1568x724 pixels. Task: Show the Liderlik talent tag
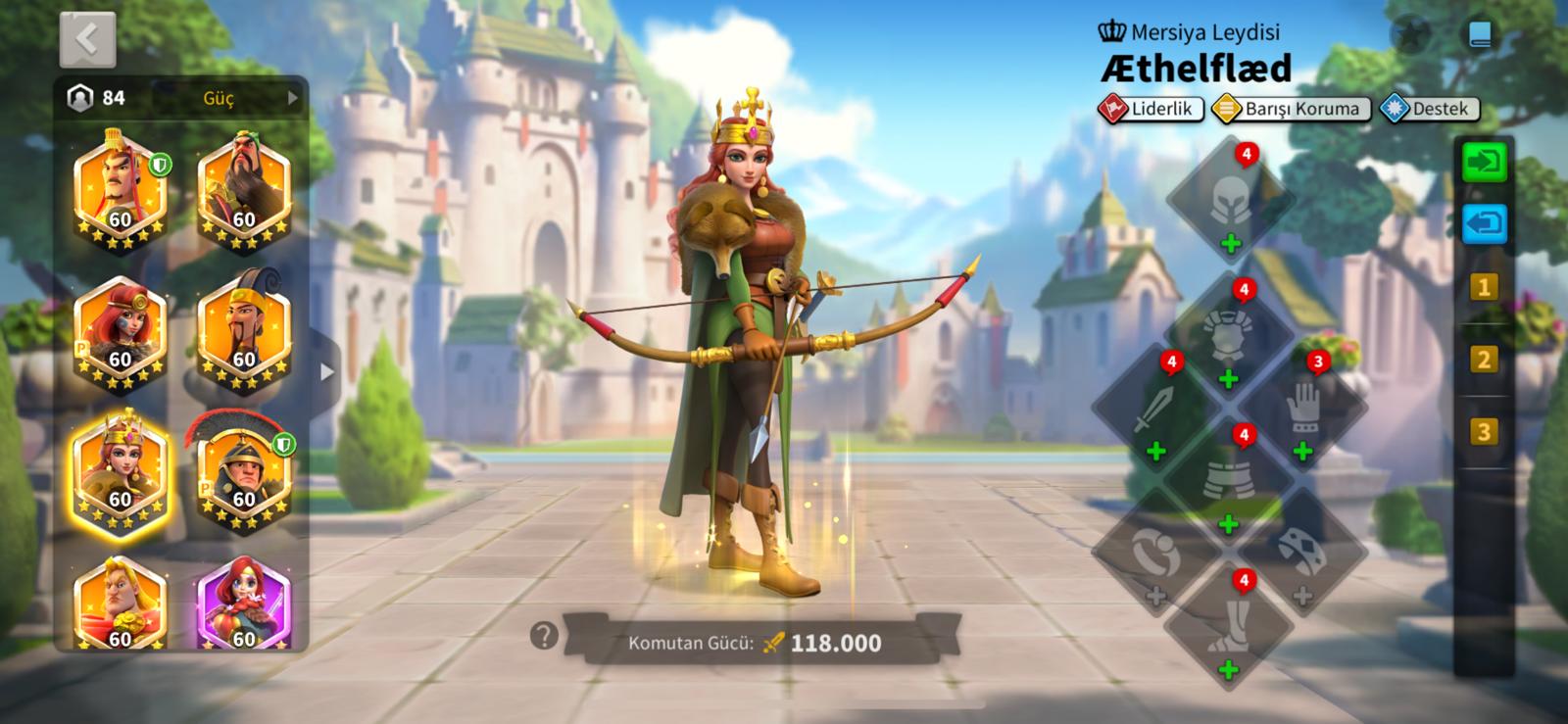[1151, 109]
